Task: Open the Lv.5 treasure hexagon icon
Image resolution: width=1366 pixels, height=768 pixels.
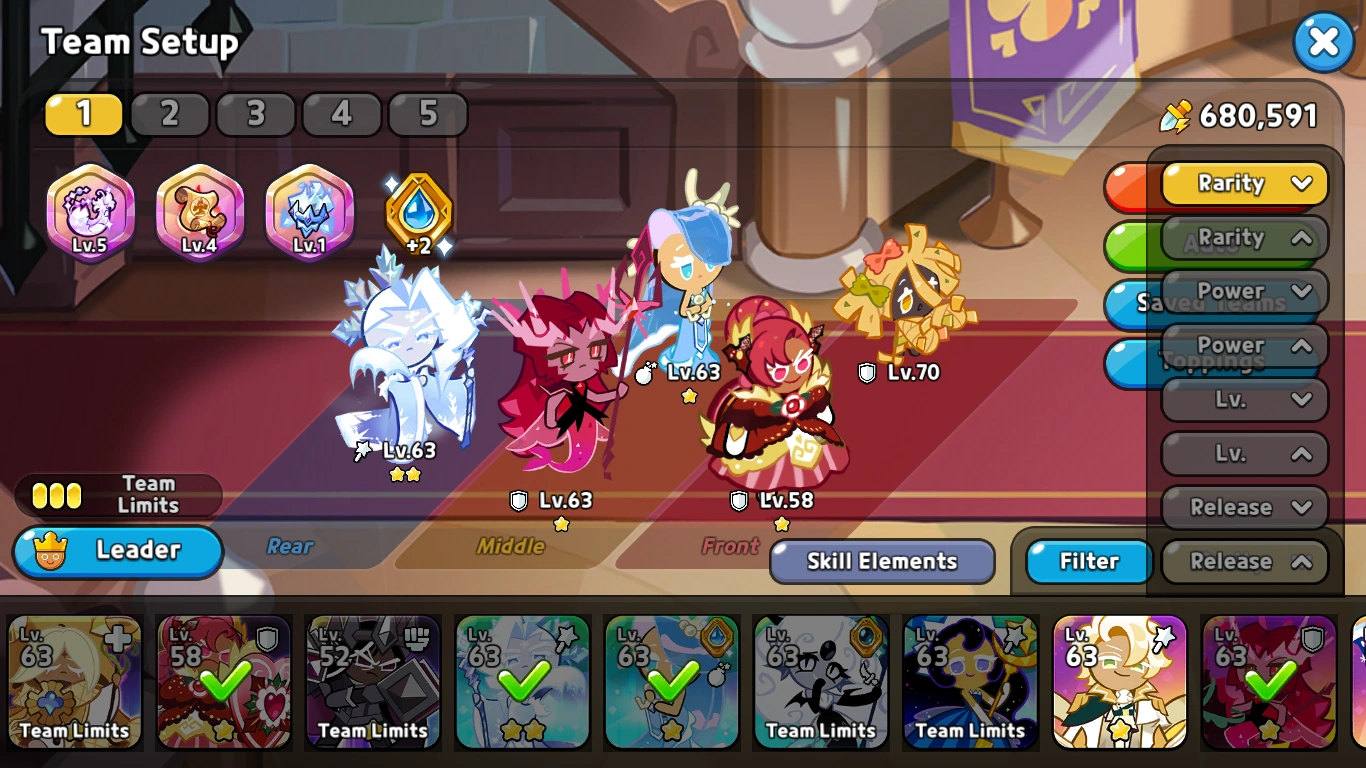Action: [x=91, y=213]
